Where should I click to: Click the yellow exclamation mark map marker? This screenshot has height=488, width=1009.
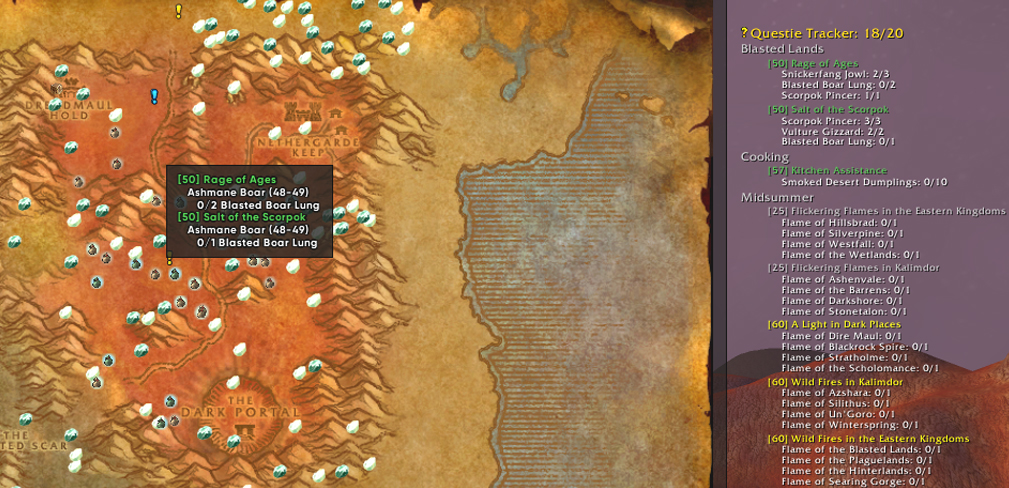click(x=179, y=12)
